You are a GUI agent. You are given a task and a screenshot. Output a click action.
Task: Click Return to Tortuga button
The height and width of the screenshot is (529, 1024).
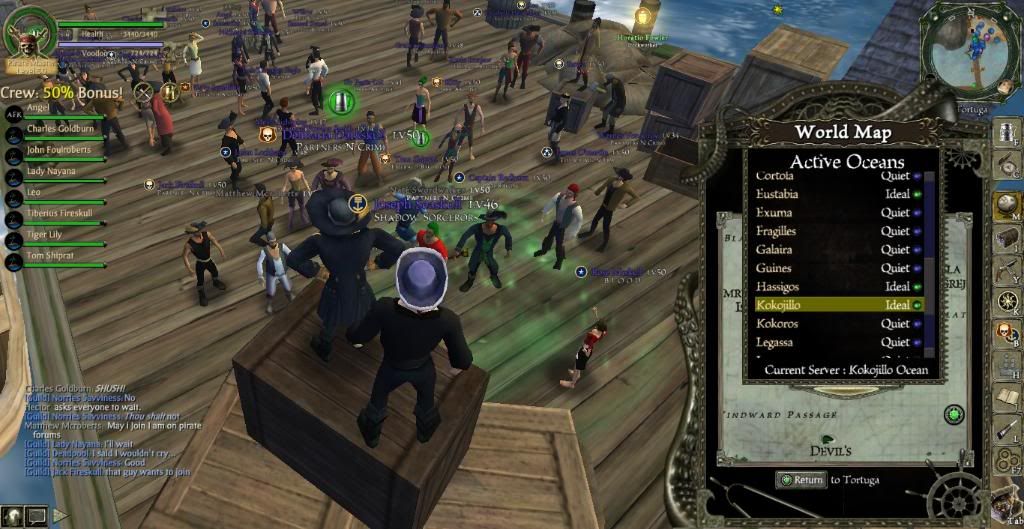(801, 480)
